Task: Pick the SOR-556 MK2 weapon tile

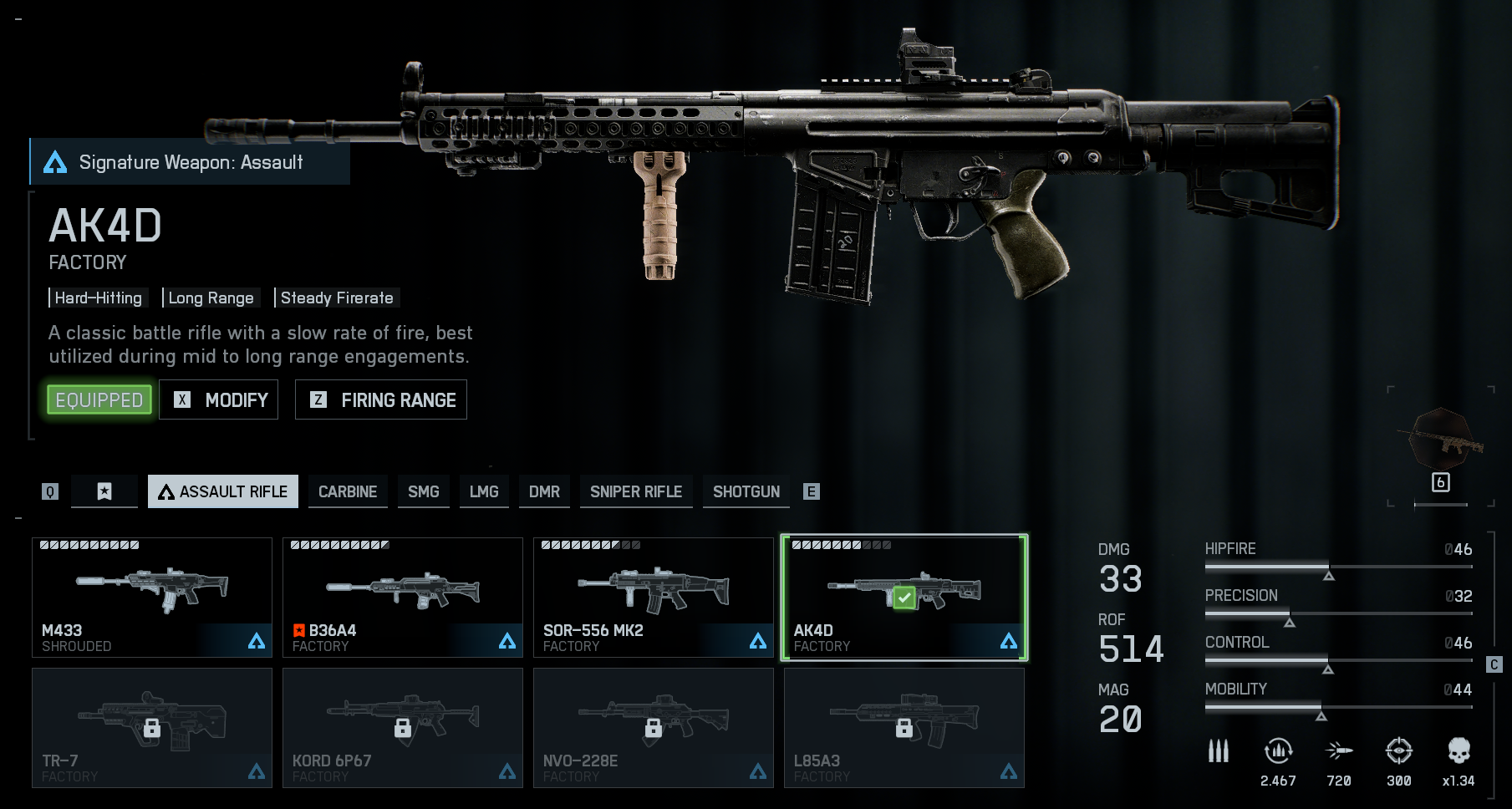Action: pyautogui.click(x=654, y=597)
